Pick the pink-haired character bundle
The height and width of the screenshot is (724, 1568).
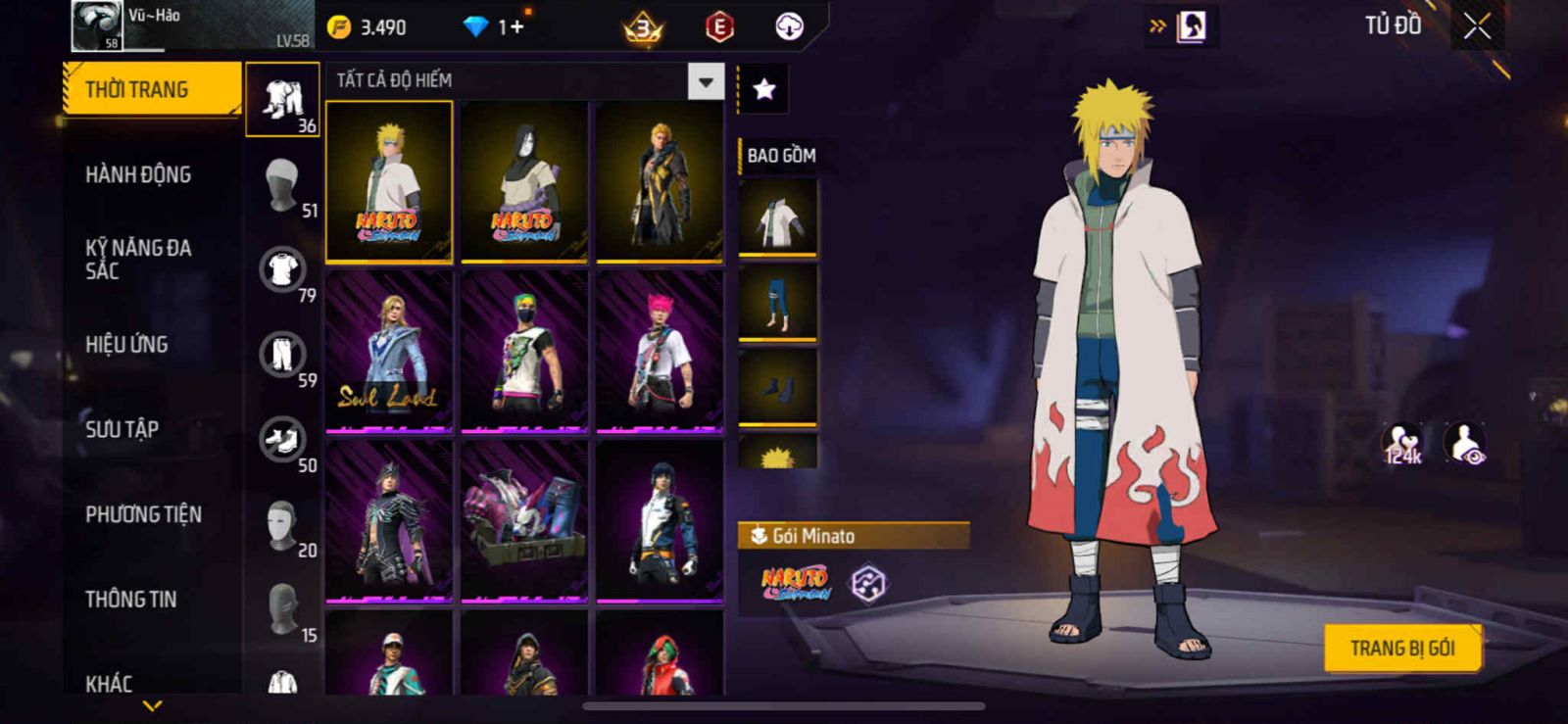tap(660, 351)
